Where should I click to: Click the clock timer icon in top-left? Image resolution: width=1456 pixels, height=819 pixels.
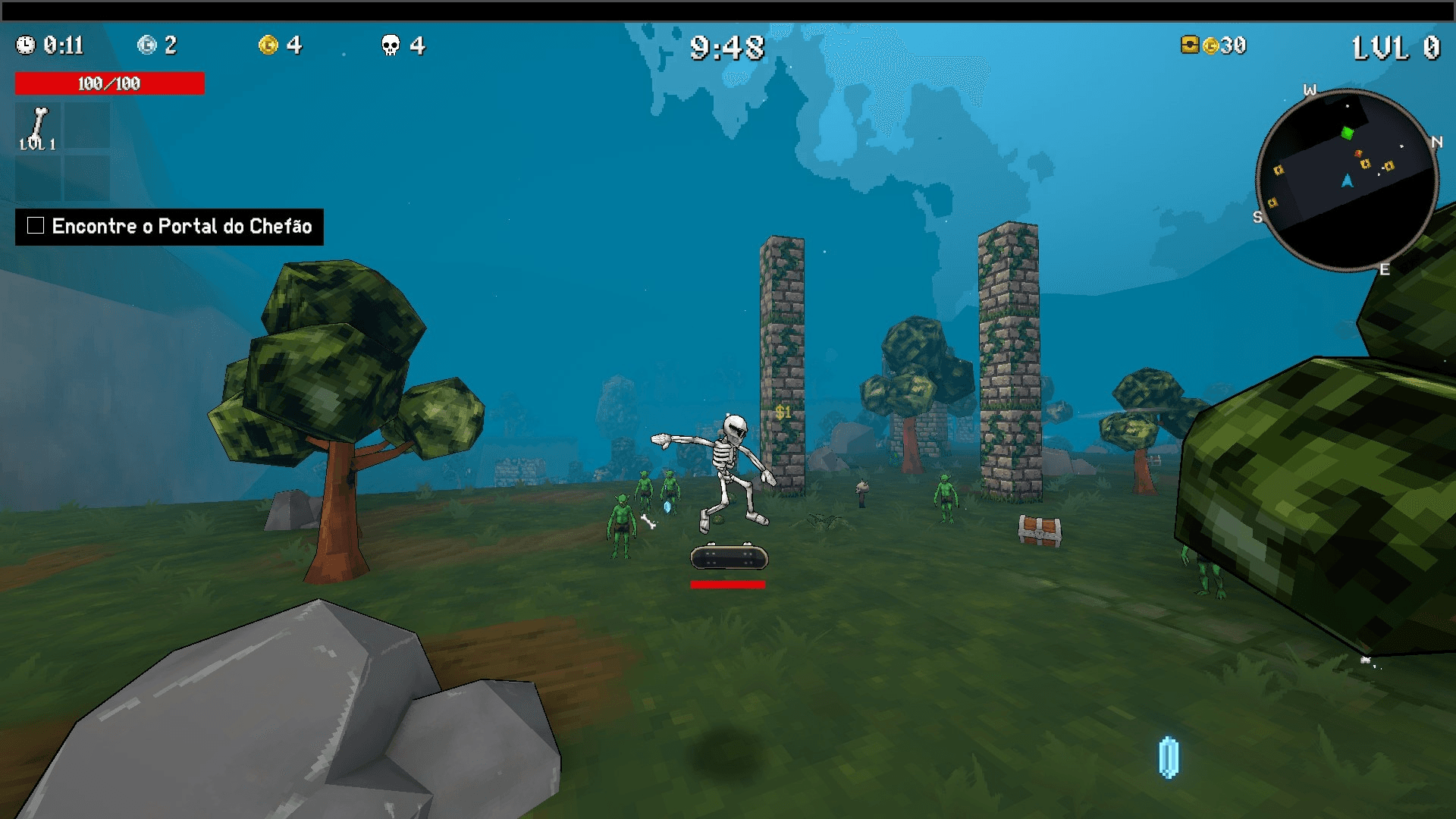pyautogui.click(x=25, y=45)
